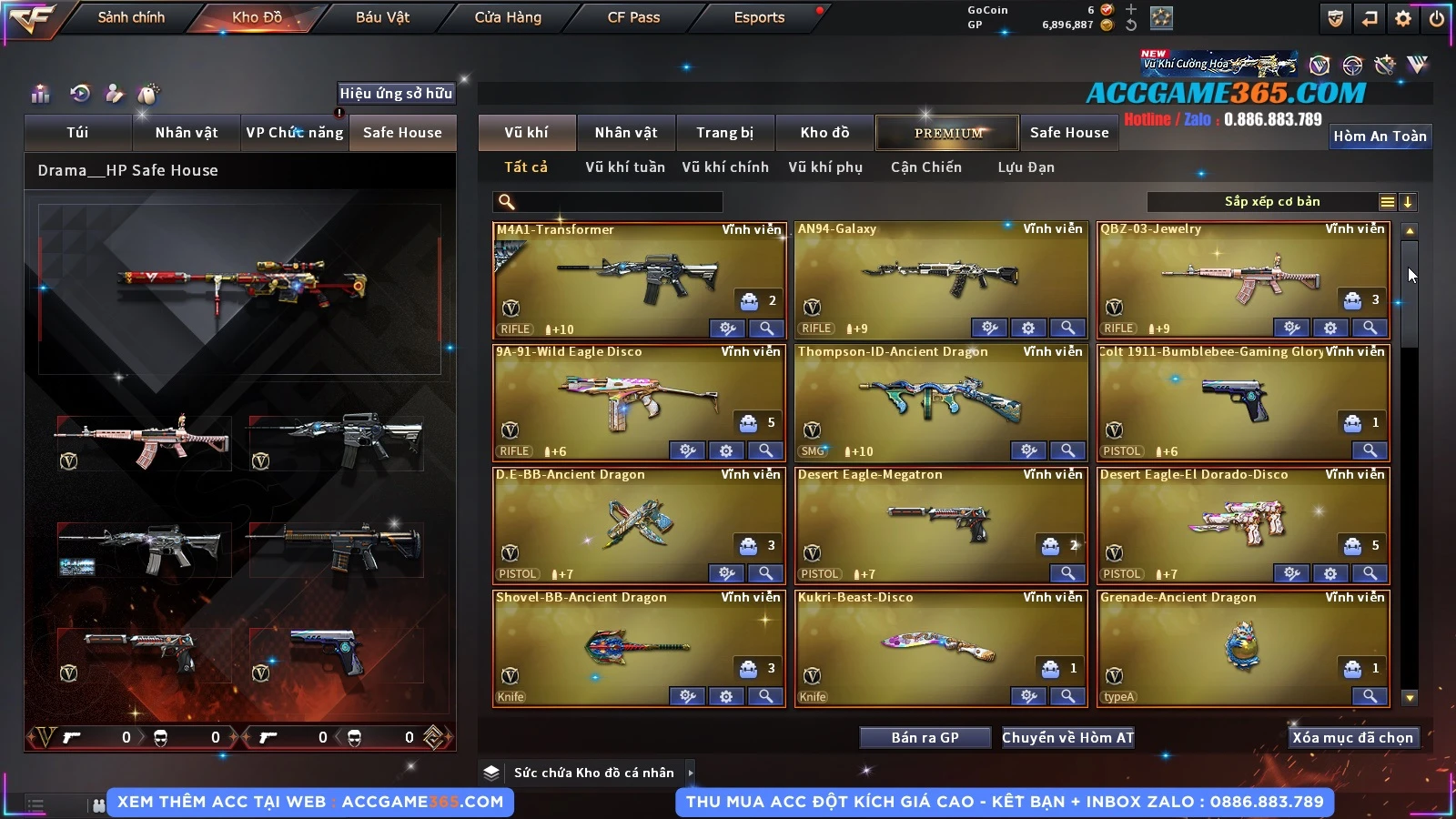This screenshot has width=1456, height=819.
Task: Open the Sảnh chính lobby tab
Action: [131, 17]
